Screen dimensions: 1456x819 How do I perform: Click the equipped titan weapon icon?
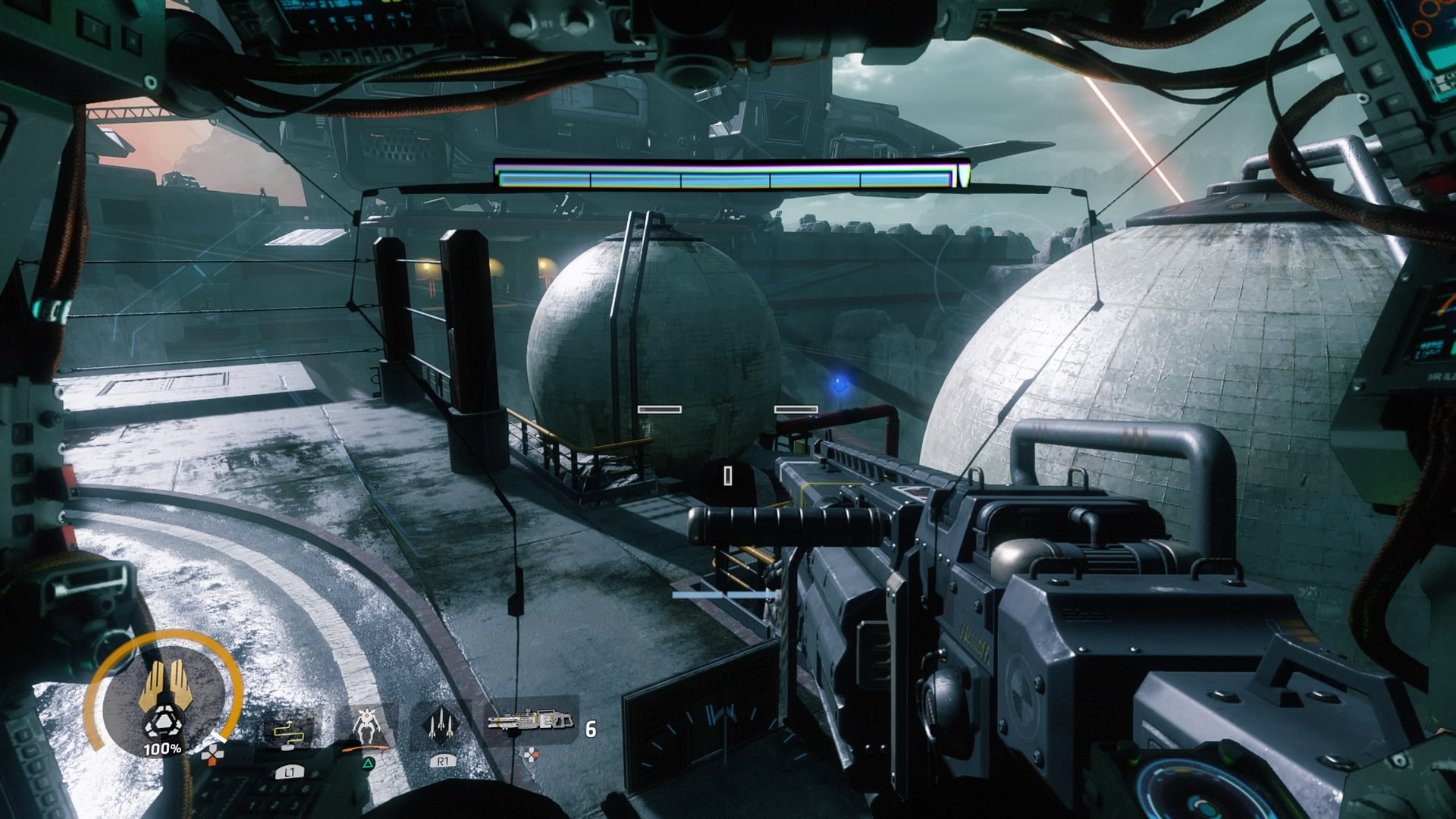coord(531,720)
